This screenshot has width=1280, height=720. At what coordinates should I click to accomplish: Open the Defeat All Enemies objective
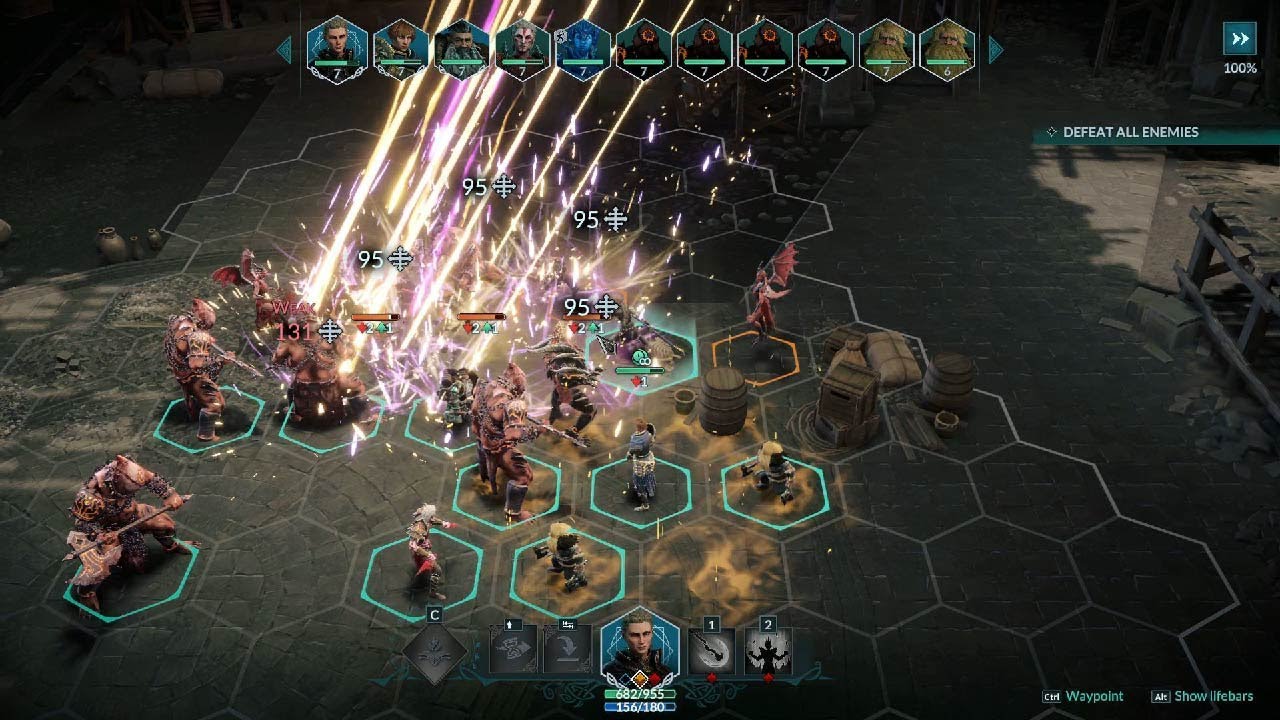1130,132
